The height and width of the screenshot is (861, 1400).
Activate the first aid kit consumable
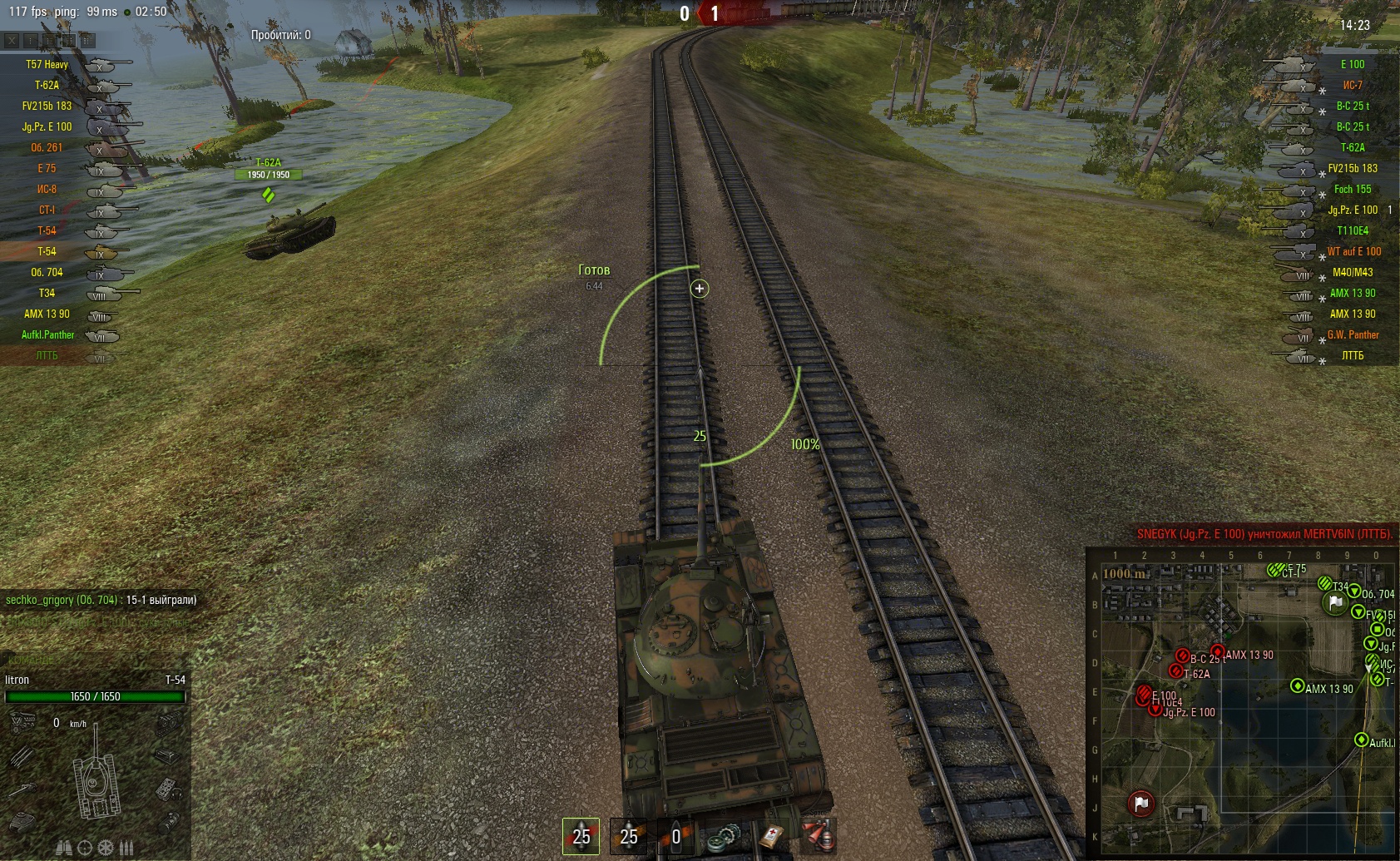pos(773,836)
